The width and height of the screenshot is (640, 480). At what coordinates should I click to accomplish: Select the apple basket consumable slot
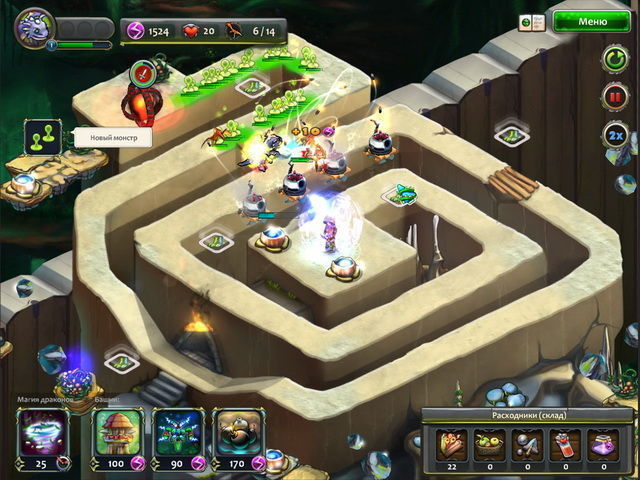[489, 441]
